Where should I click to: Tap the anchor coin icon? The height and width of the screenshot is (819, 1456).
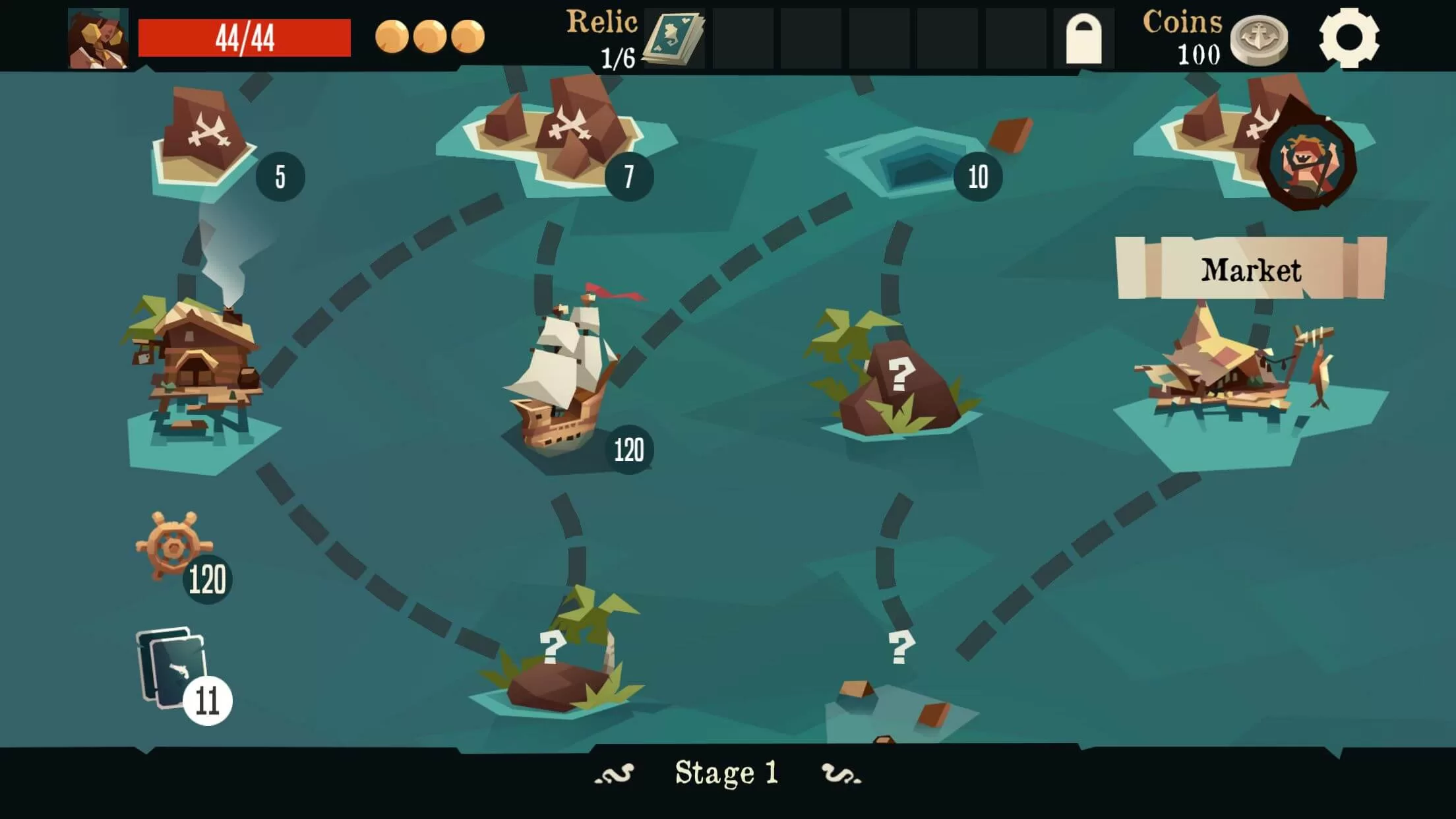(1259, 41)
